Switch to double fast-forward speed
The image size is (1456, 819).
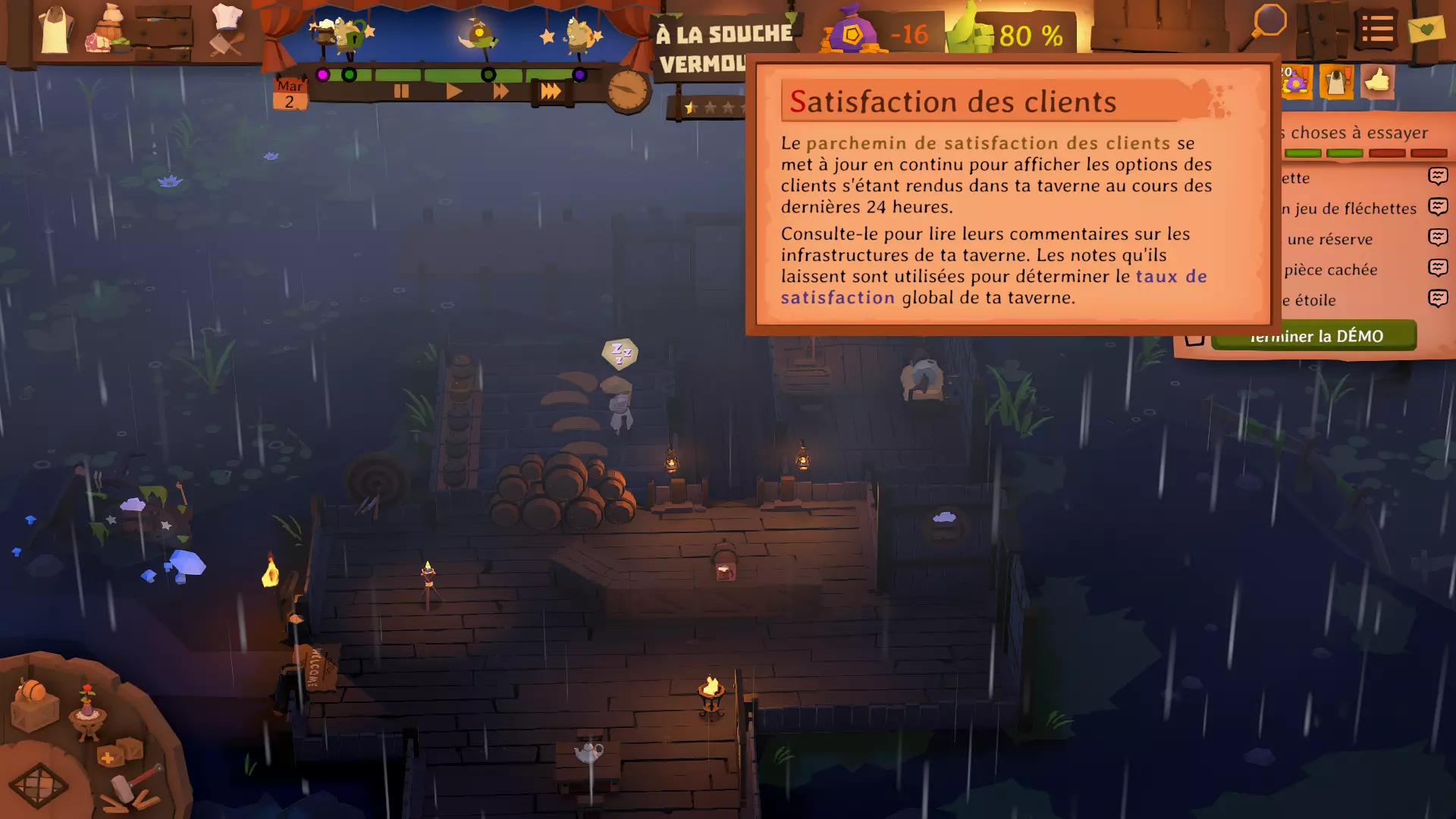(501, 92)
